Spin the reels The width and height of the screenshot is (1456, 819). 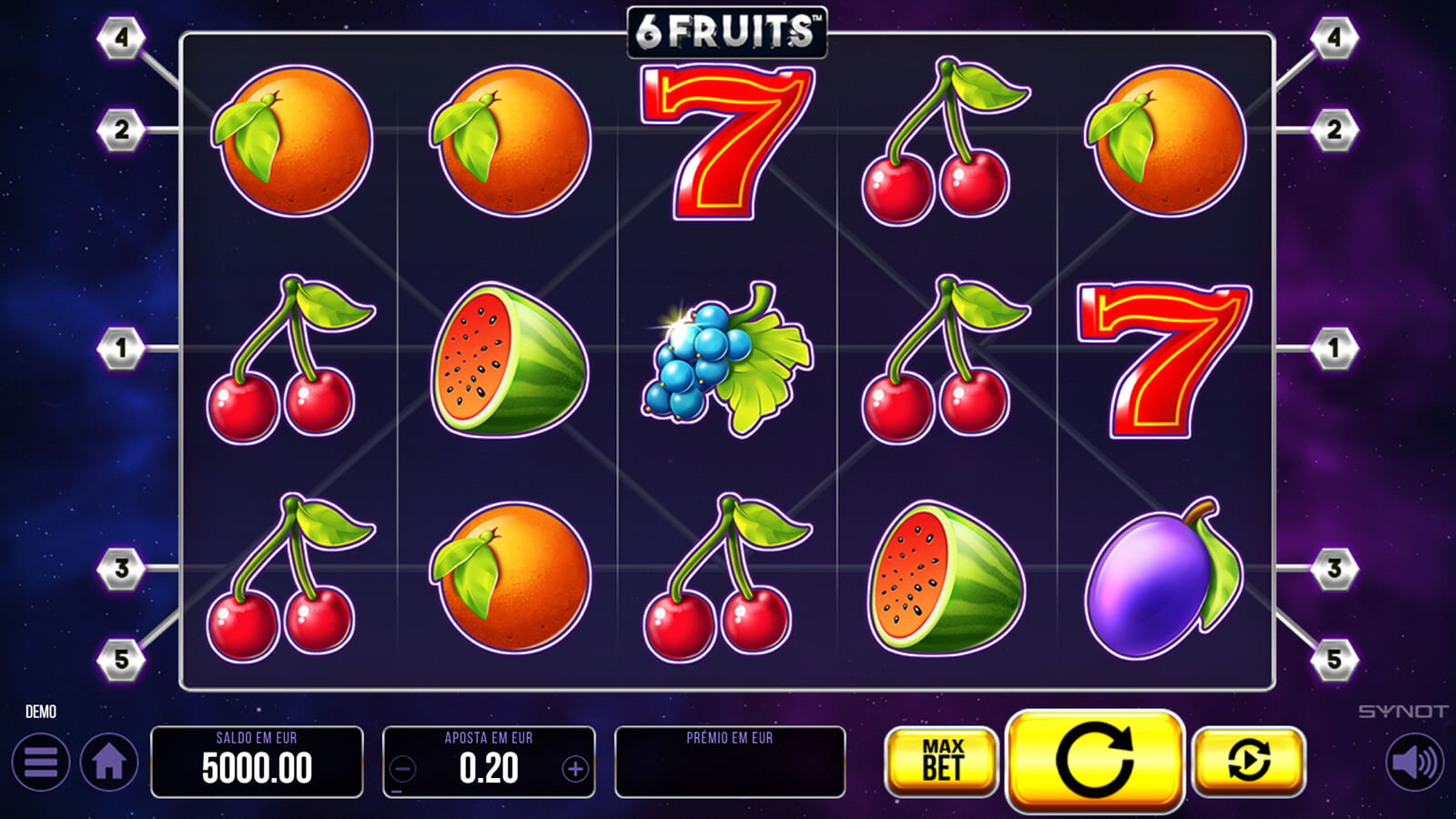tap(1095, 760)
